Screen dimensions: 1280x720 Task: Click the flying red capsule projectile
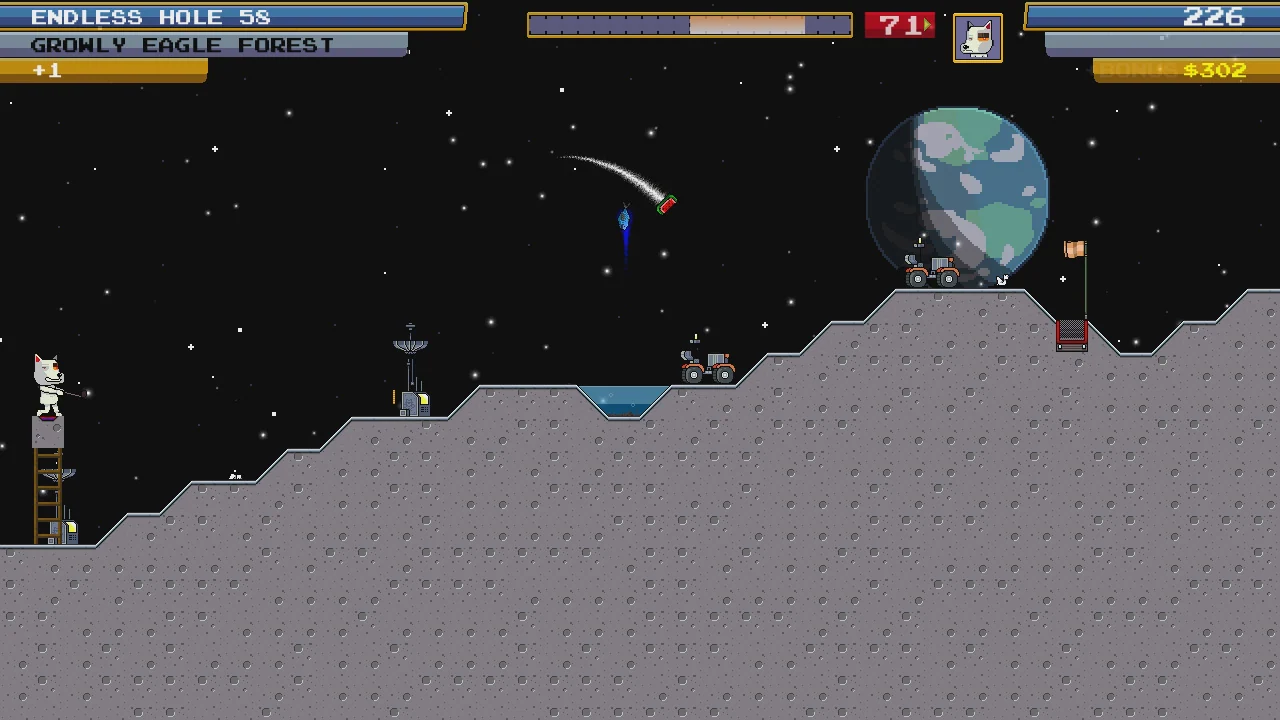pyautogui.click(x=666, y=205)
